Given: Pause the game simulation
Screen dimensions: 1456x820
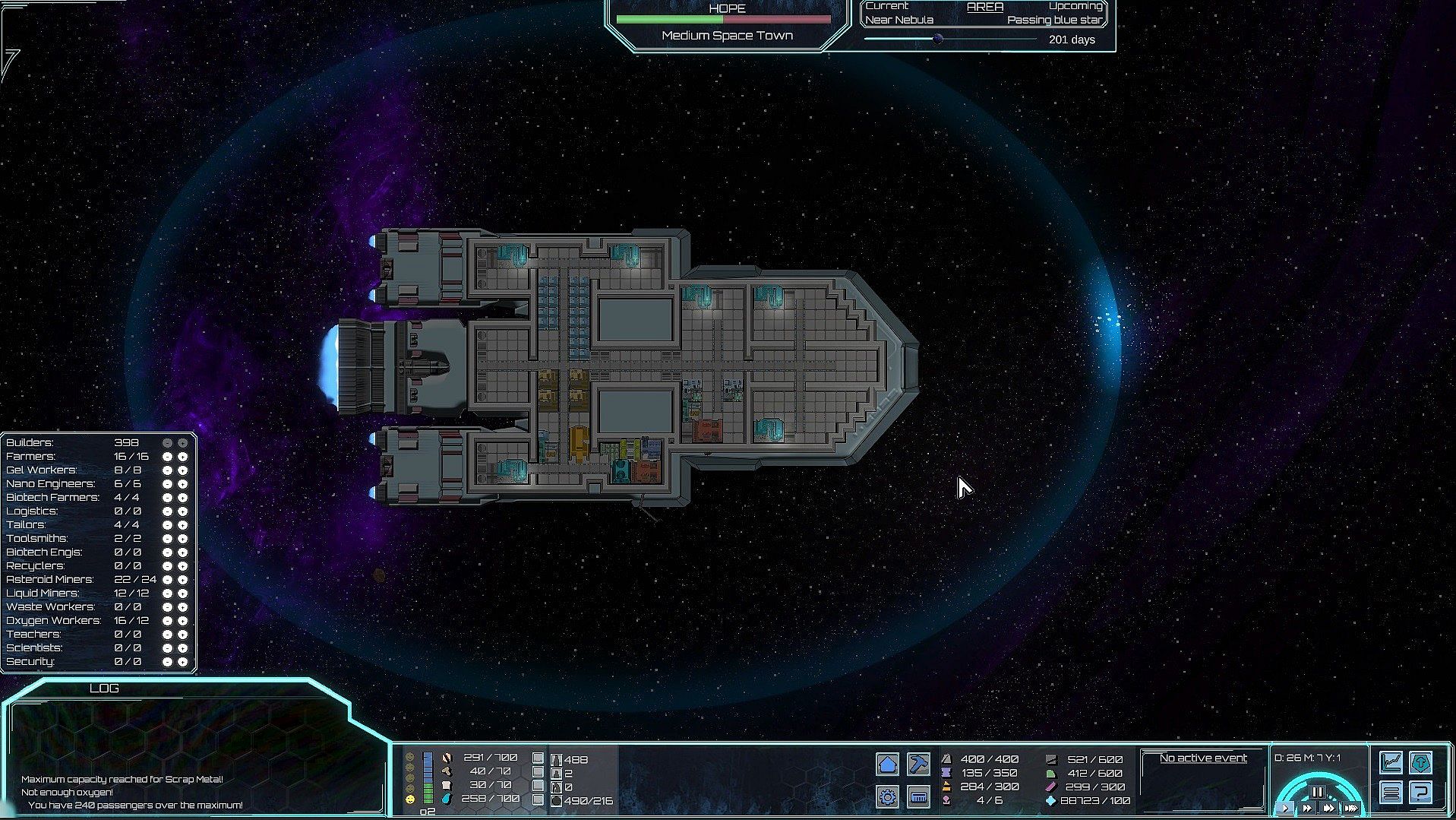Looking at the screenshot, I should click(1317, 792).
